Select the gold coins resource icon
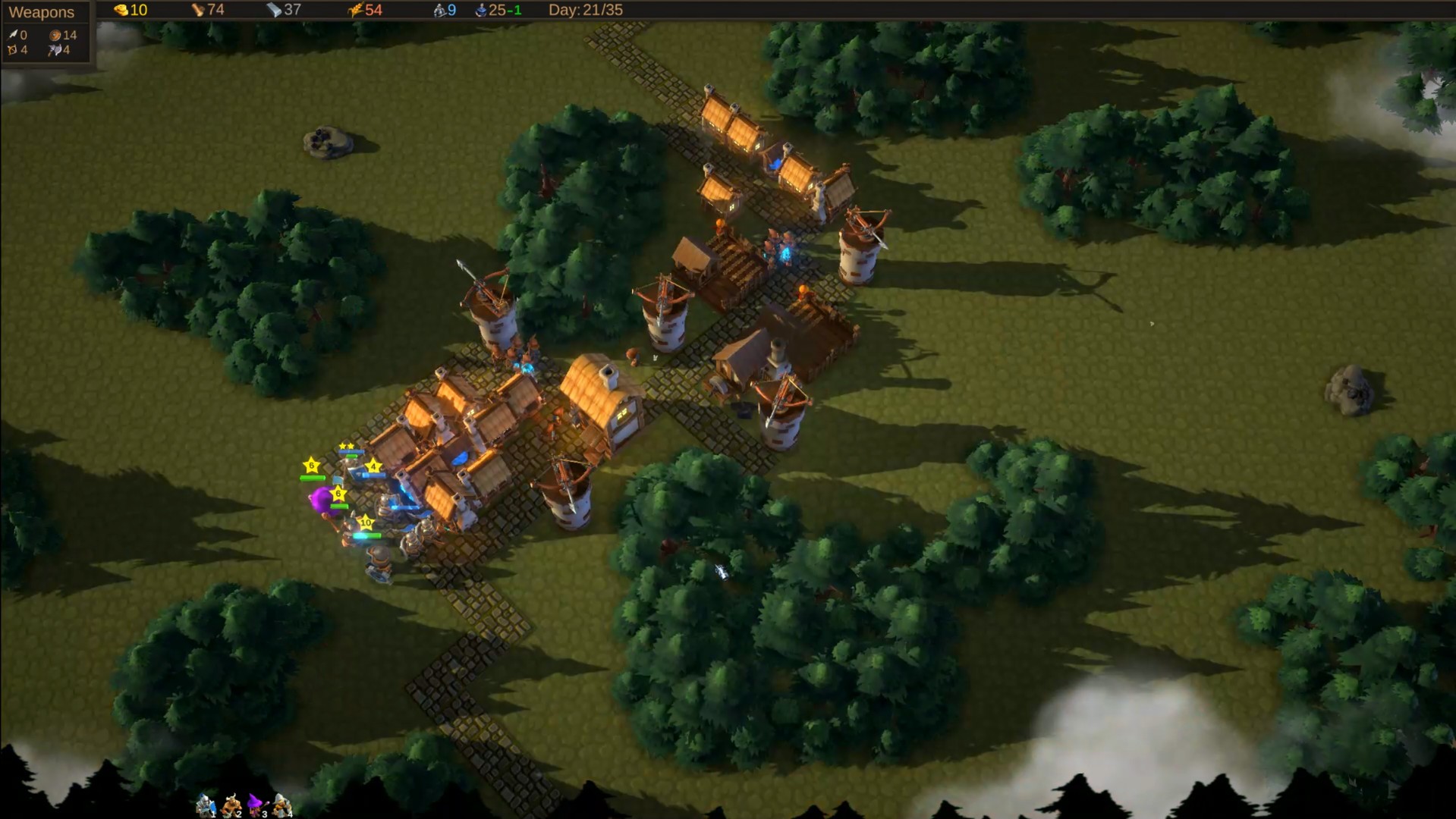 pyautogui.click(x=120, y=11)
